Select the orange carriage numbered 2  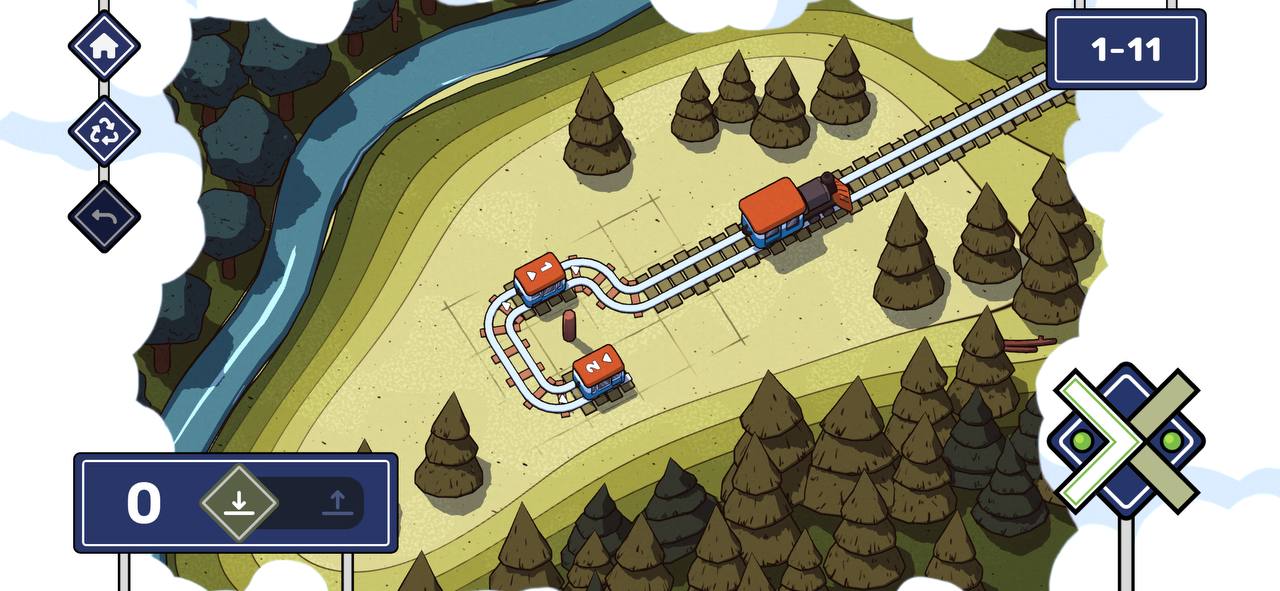[600, 371]
